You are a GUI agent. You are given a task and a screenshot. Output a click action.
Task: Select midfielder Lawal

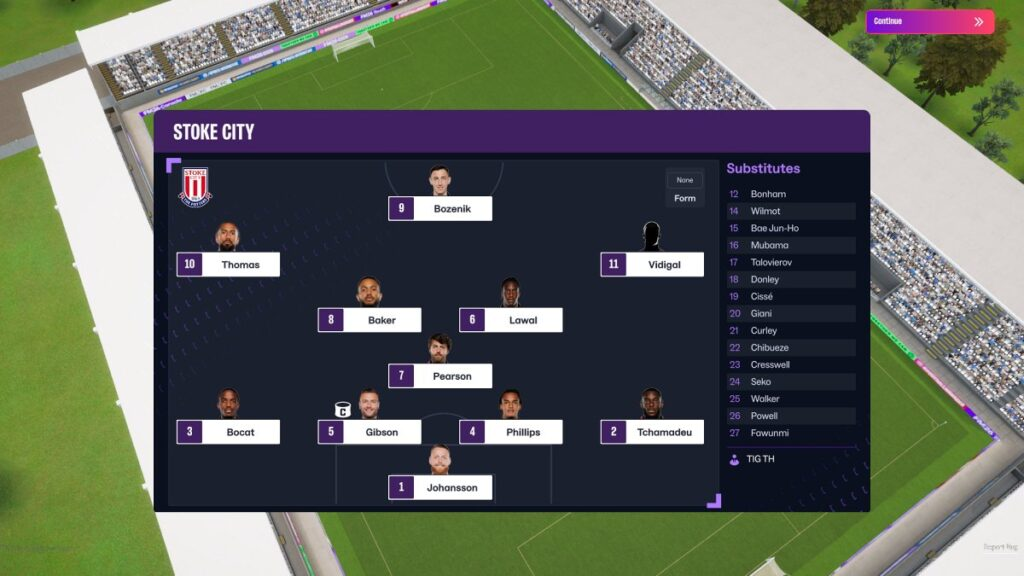(x=510, y=321)
